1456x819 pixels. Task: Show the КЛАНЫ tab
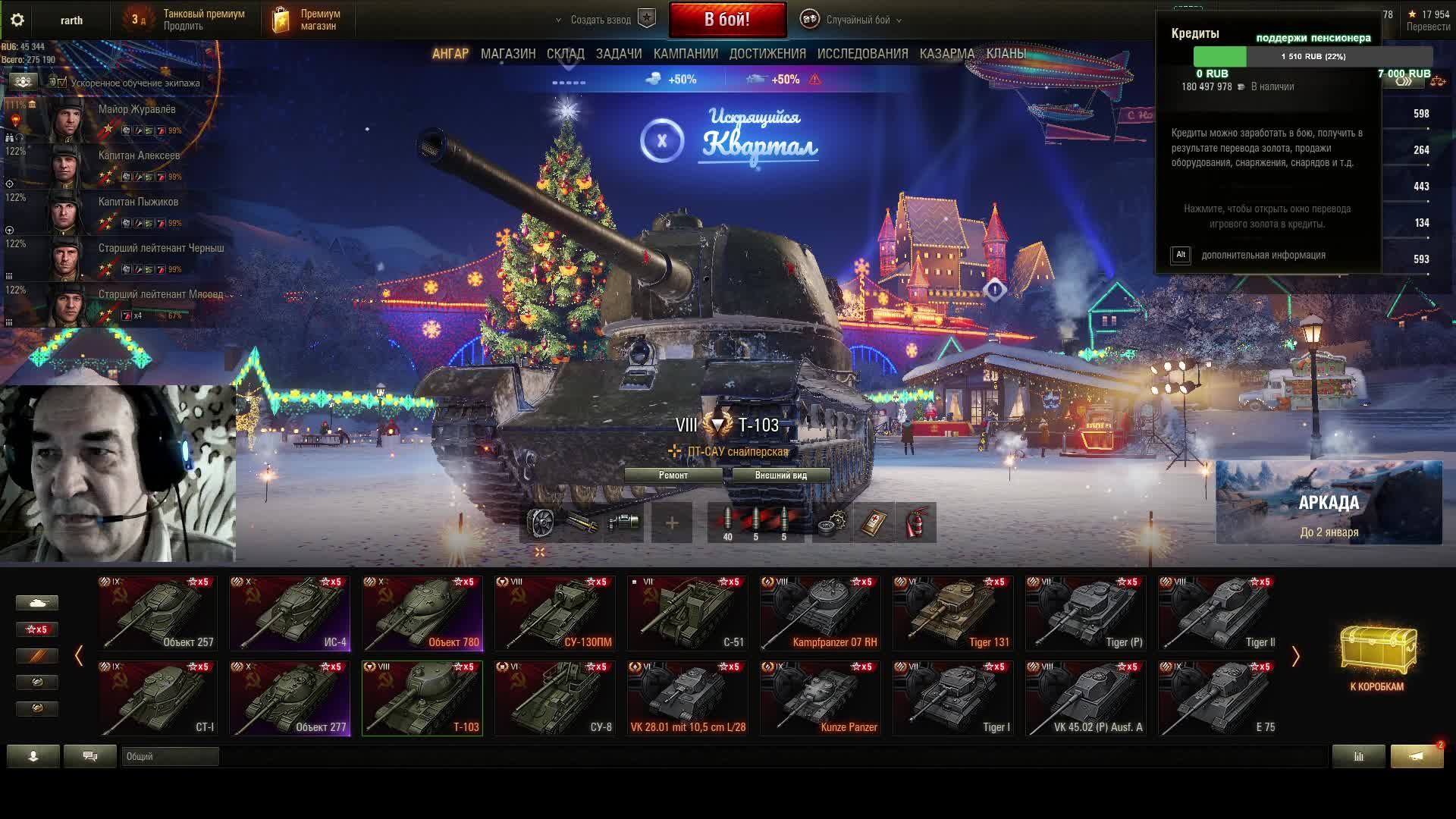tap(1006, 54)
